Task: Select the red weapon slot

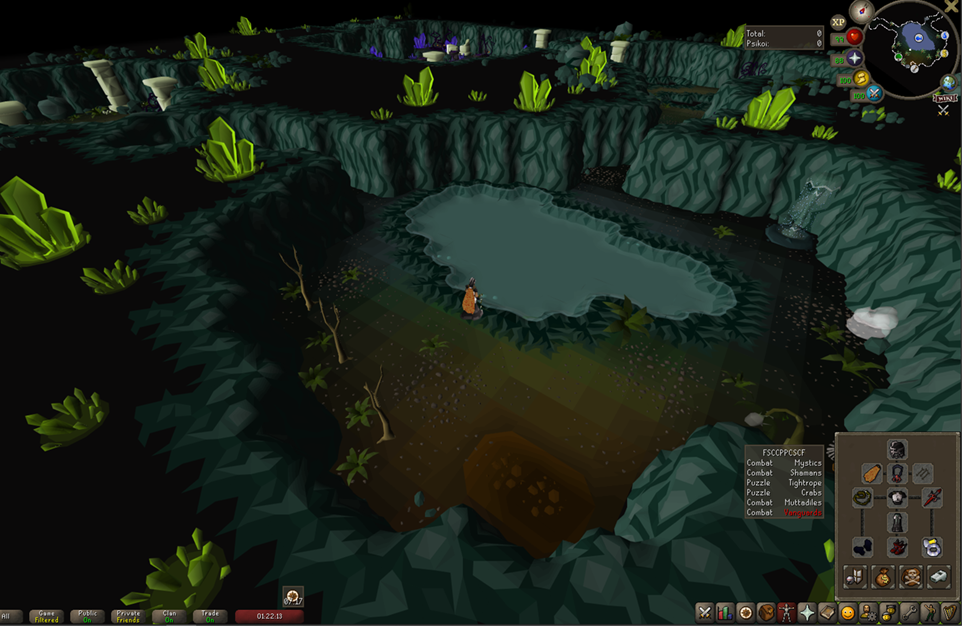Action: click(x=932, y=497)
